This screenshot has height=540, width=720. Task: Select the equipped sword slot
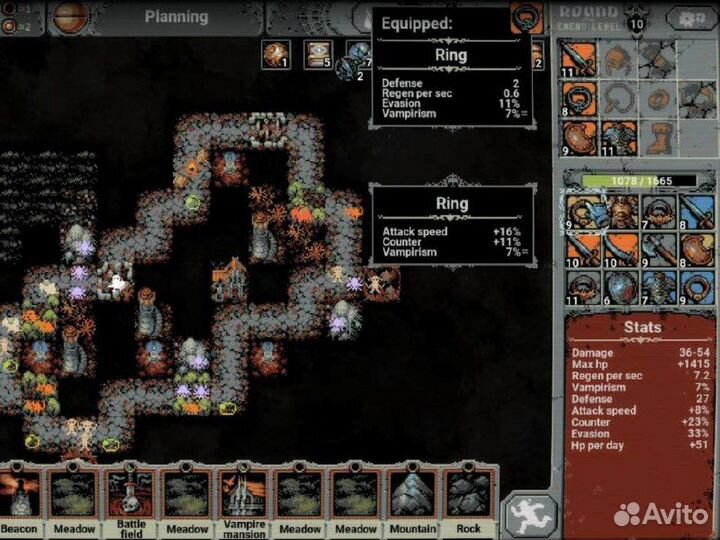point(577,58)
